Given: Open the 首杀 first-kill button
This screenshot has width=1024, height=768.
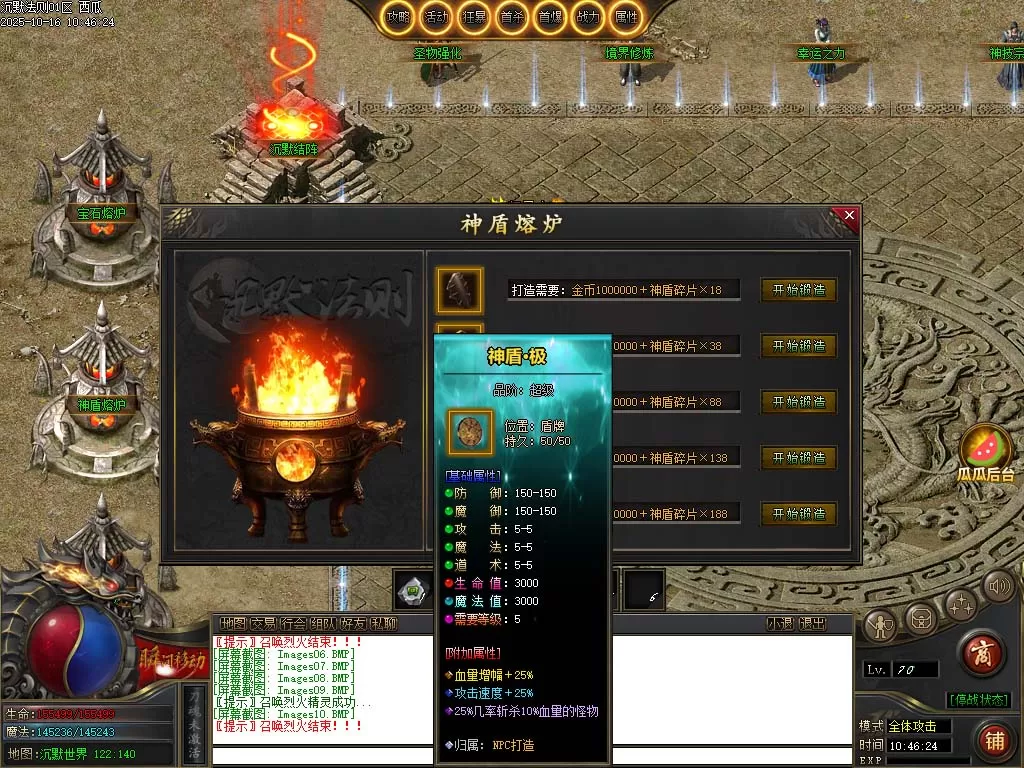Looking at the screenshot, I should tap(512, 17).
